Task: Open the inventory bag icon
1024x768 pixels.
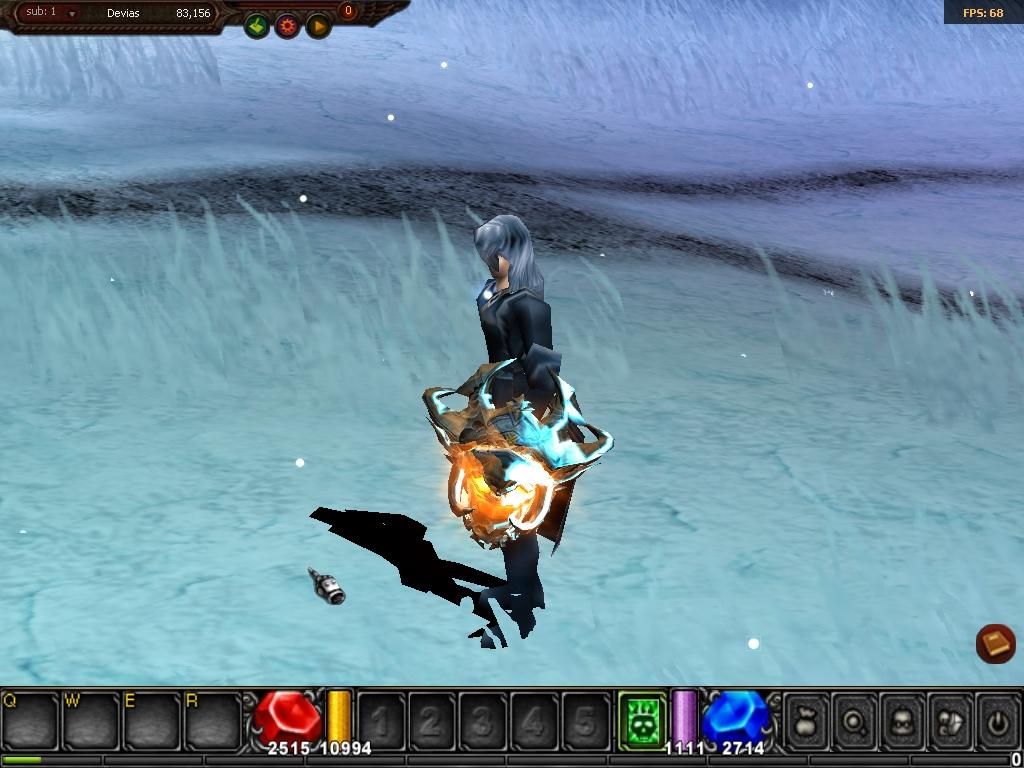Action: (807, 719)
